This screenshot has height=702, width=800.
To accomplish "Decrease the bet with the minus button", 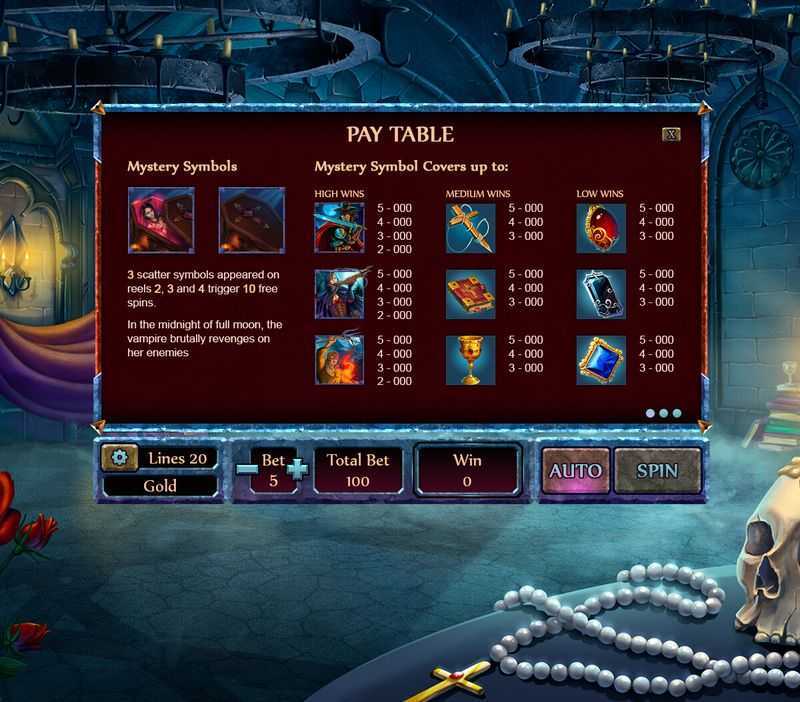I will 245,468.
